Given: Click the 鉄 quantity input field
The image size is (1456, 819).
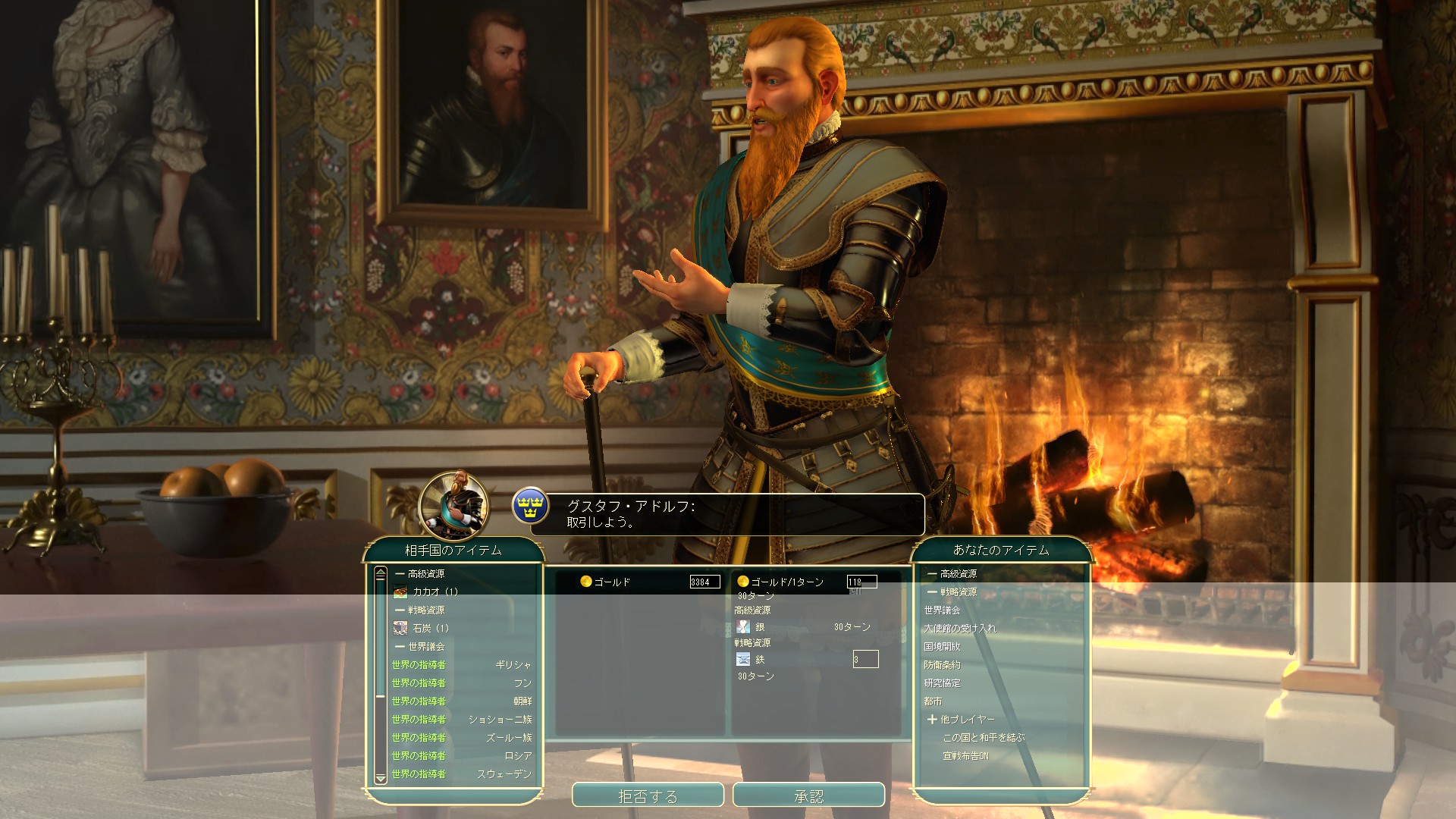Looking at the screenshot, I should click(x=865, y=659).
